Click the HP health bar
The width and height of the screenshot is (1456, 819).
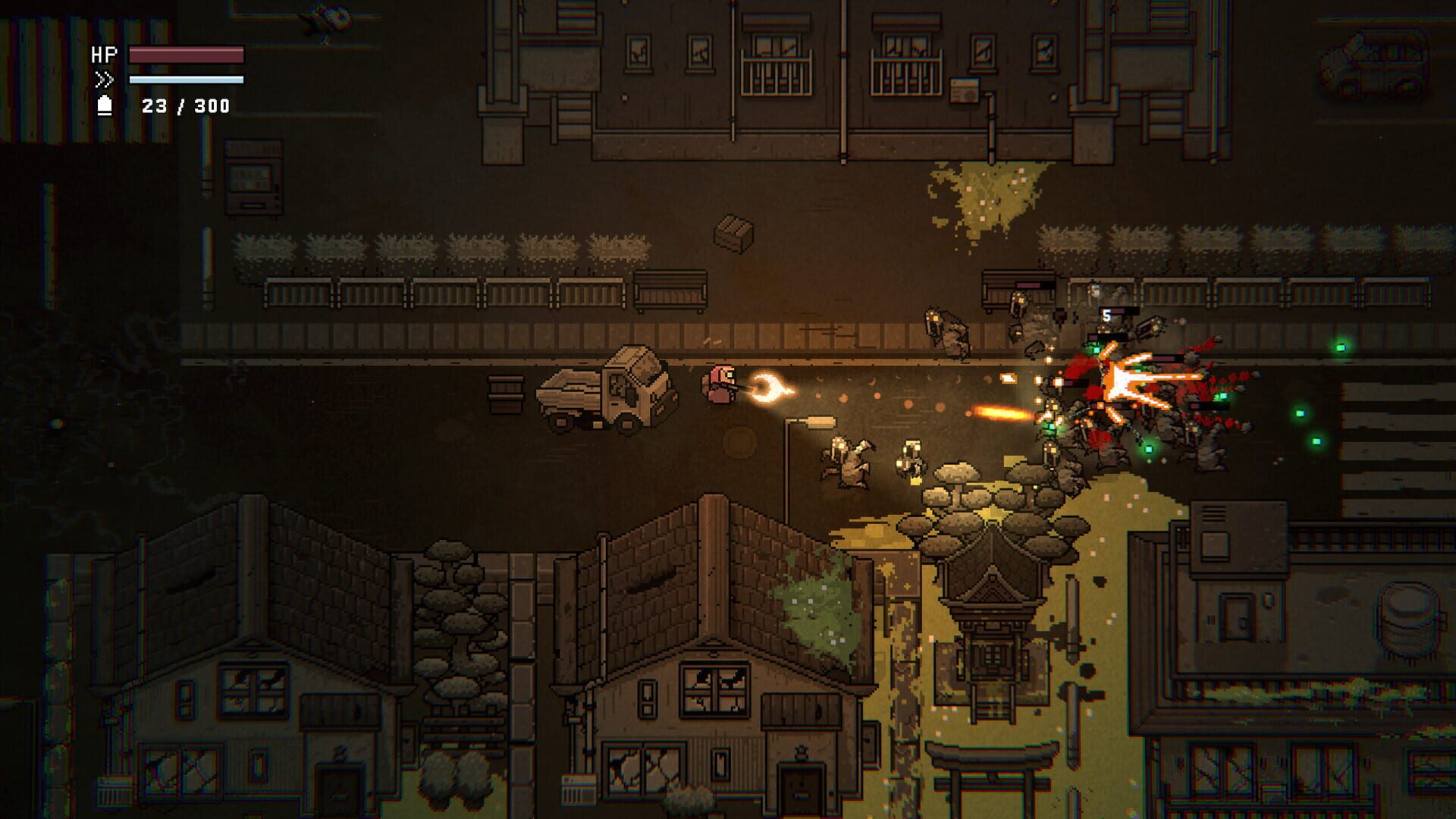pos(186,55)
